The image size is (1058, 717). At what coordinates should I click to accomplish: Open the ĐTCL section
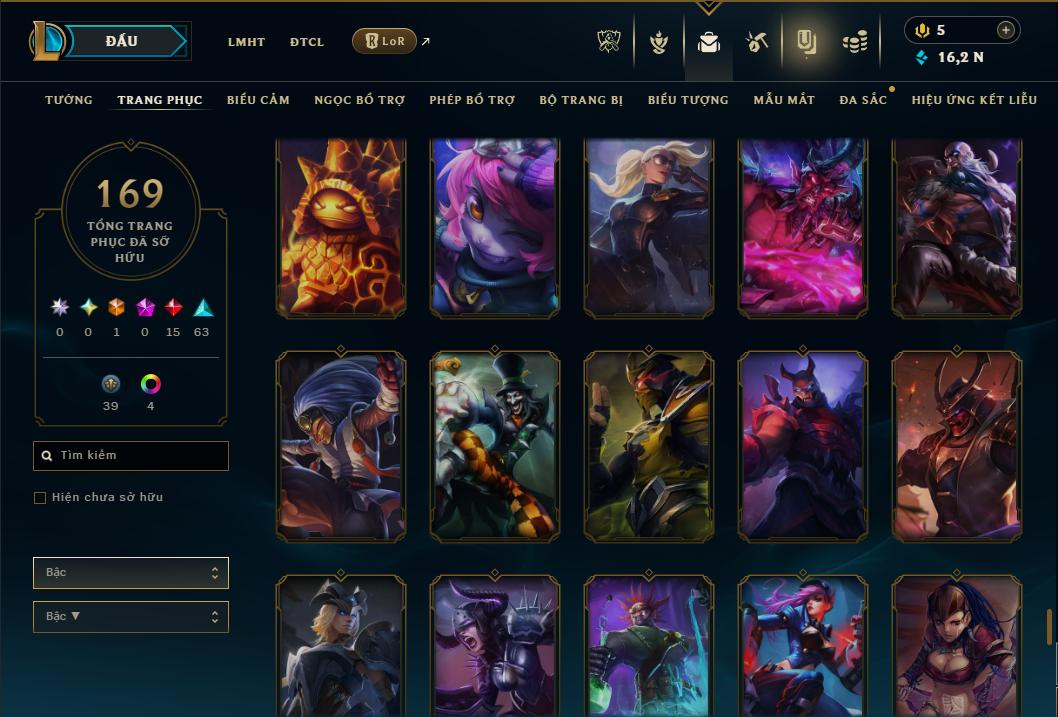(306, 42)
